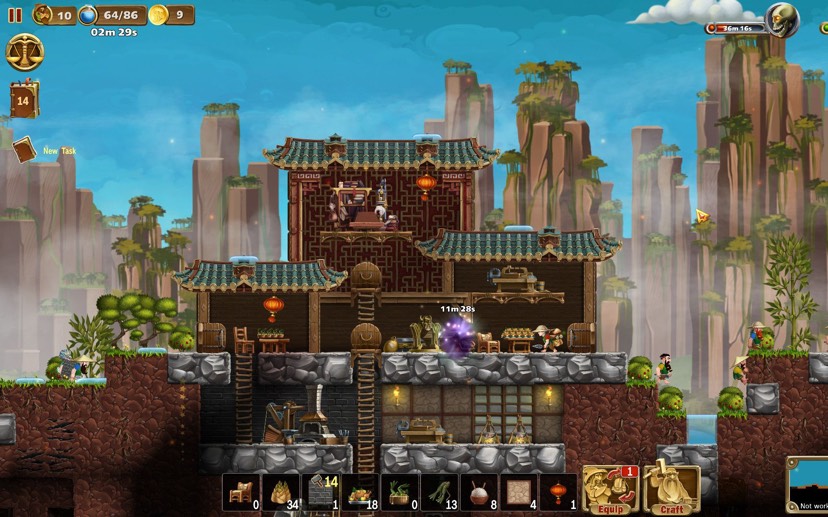Screen dimensions: 828x517
Task: Open the tech book showing 14
Action: pyautogui.click(x=23, y=100)
